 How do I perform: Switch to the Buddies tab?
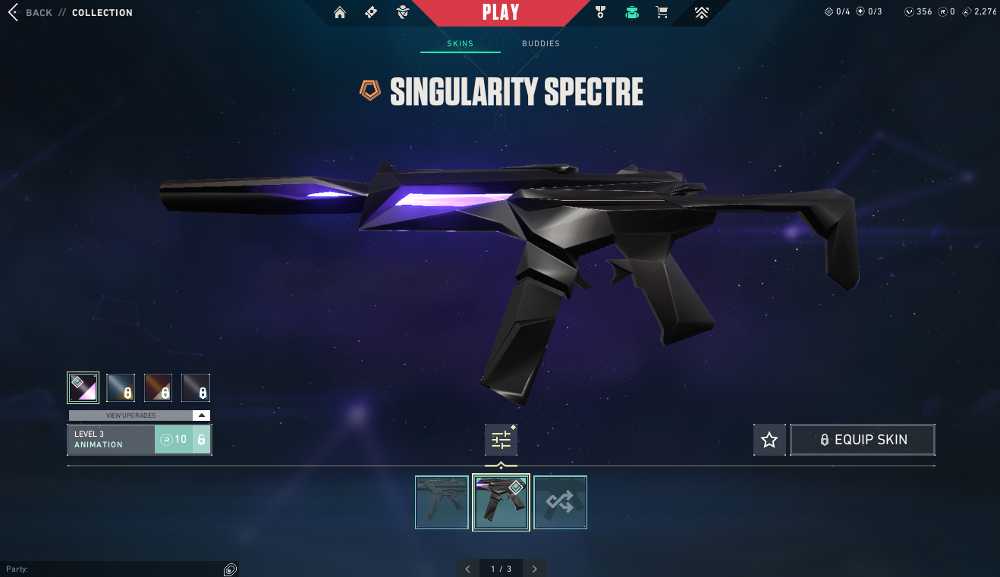coord(540,44)
